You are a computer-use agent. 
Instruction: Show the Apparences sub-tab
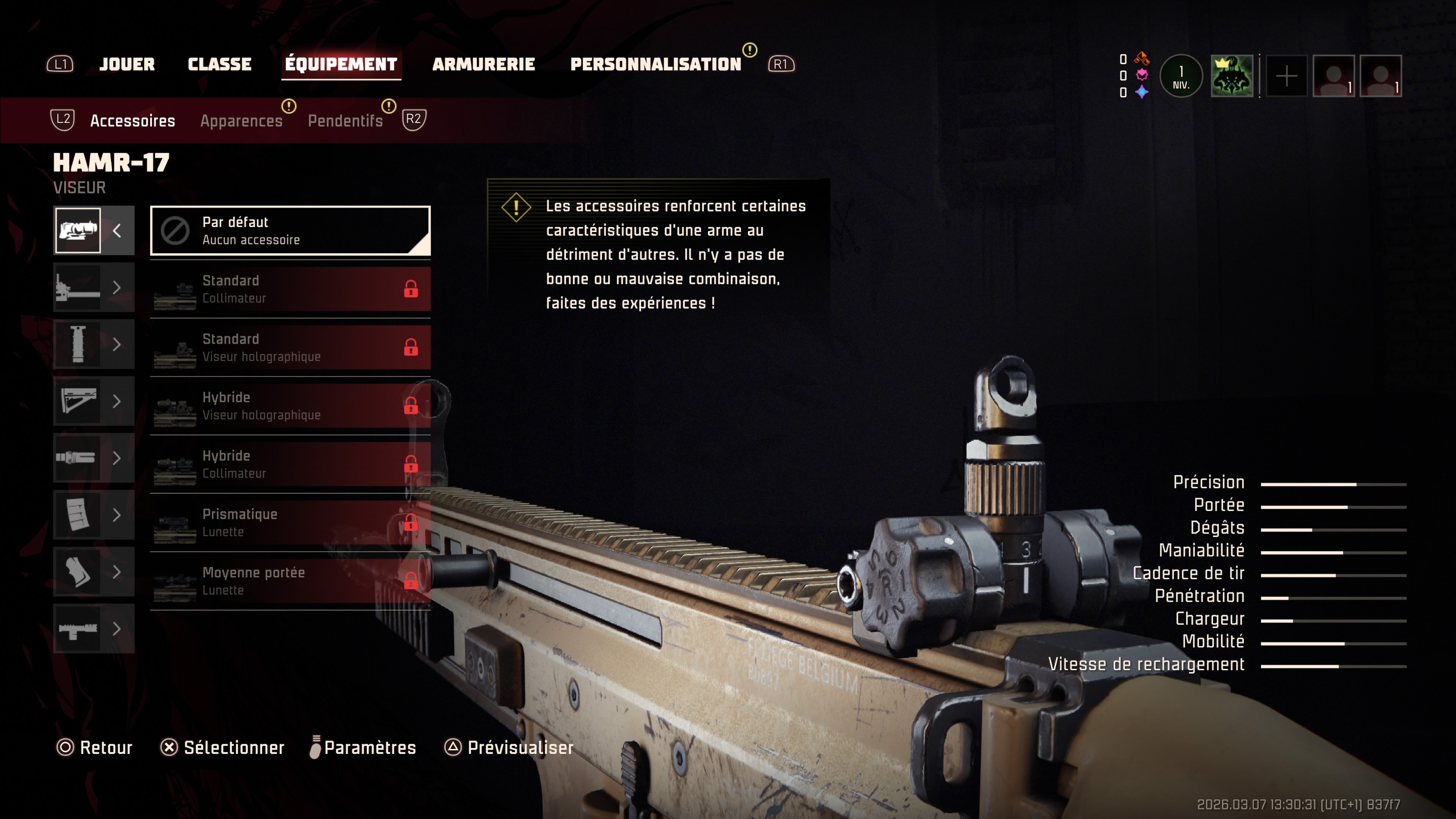pyautogui.click(x=242, y=121)
